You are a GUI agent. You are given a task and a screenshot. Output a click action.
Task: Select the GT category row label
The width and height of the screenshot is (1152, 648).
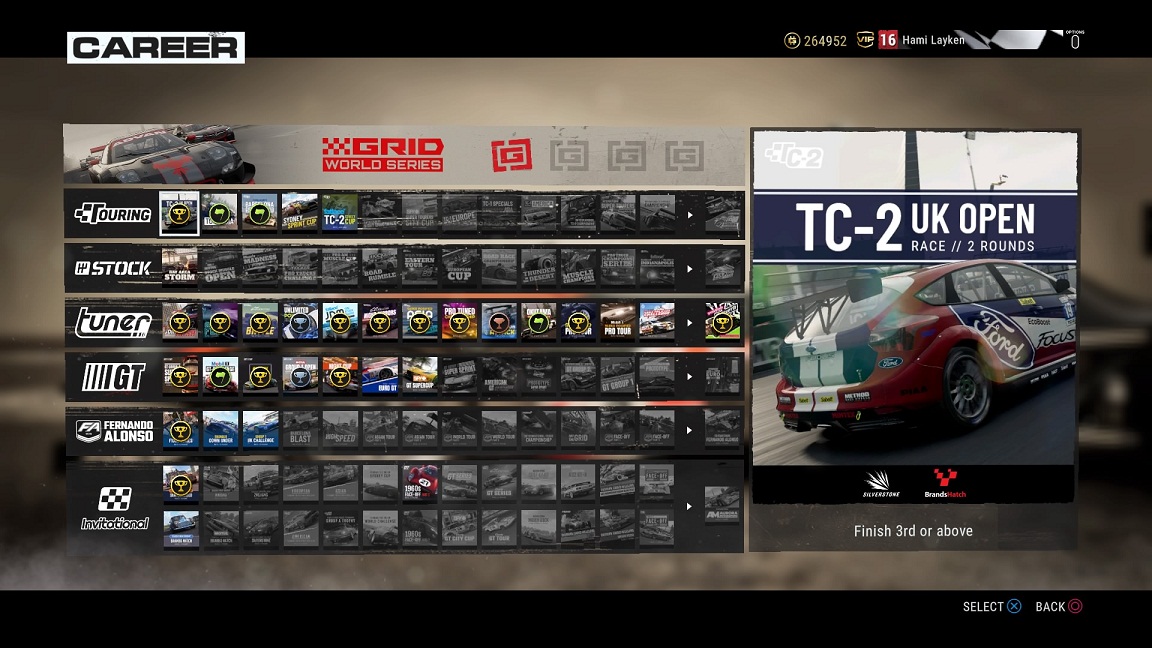tap(113, 376)
